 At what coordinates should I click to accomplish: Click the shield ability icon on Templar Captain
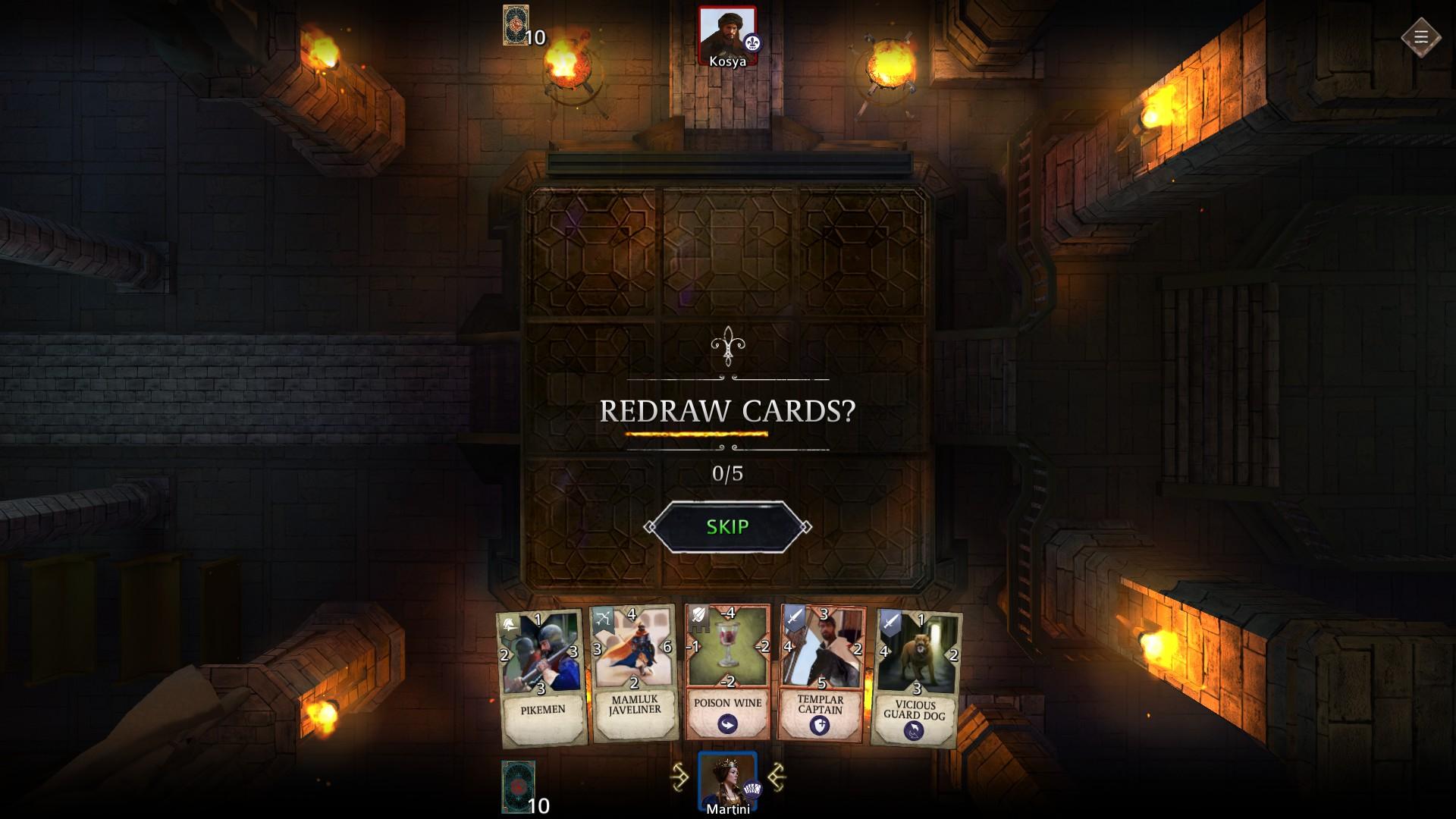coord(818,726)
